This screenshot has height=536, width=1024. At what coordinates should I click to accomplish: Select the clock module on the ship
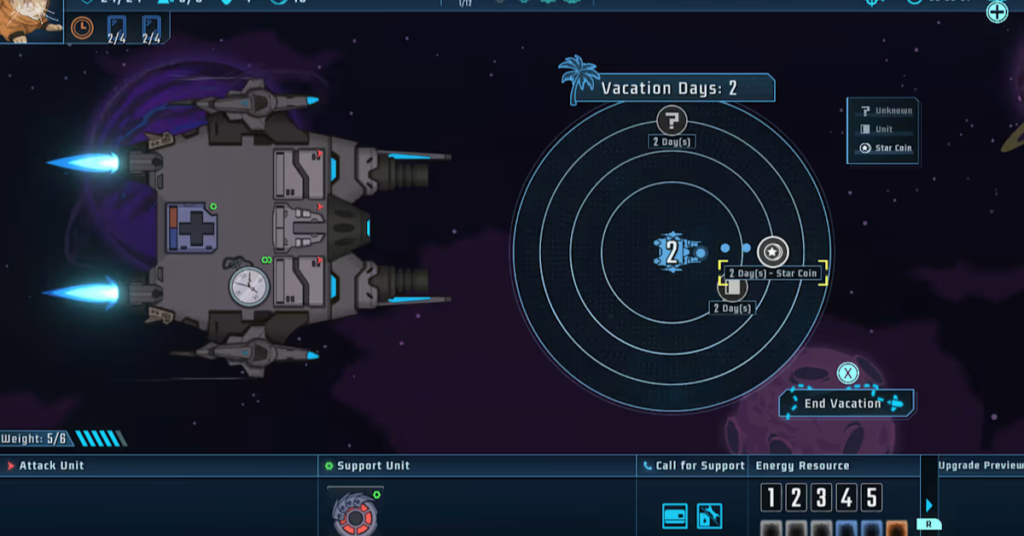pyautogui.click(x=249, y=286)
